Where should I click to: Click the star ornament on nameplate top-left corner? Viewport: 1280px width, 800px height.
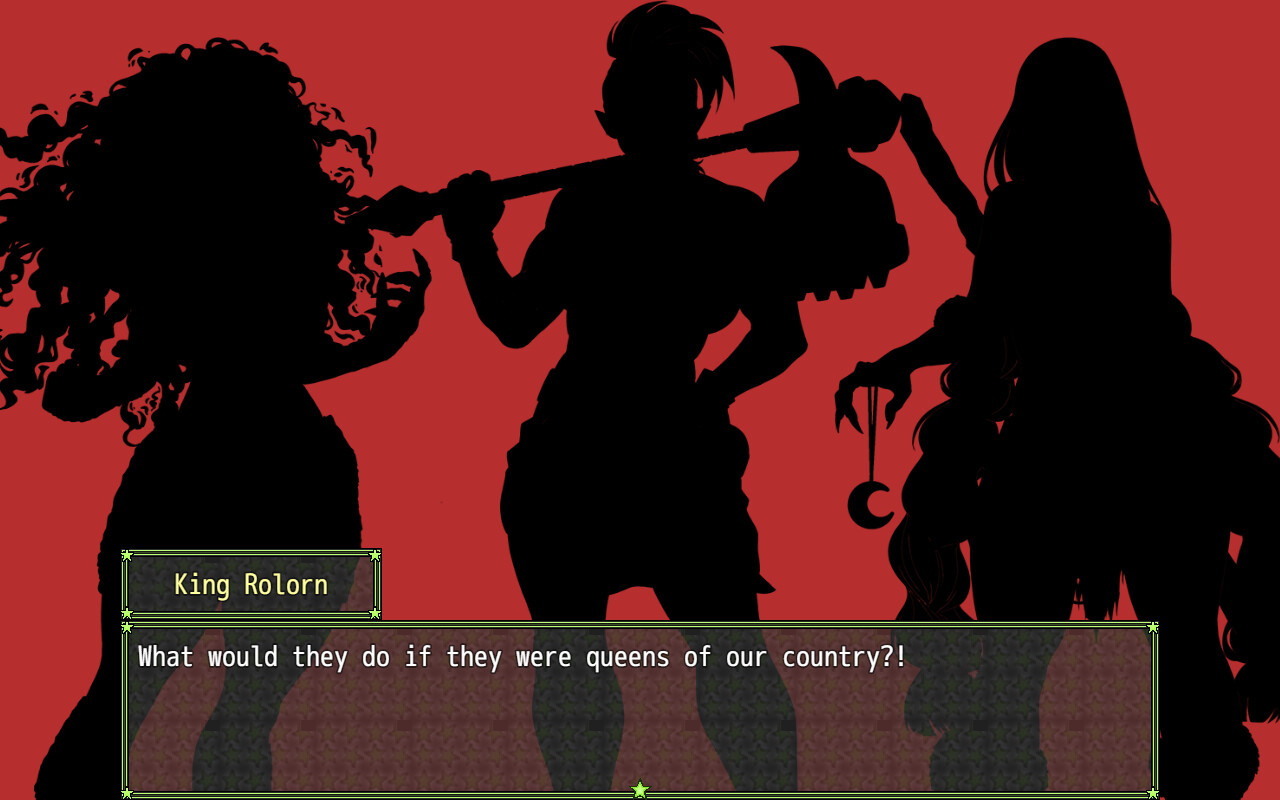coord(128,556)
